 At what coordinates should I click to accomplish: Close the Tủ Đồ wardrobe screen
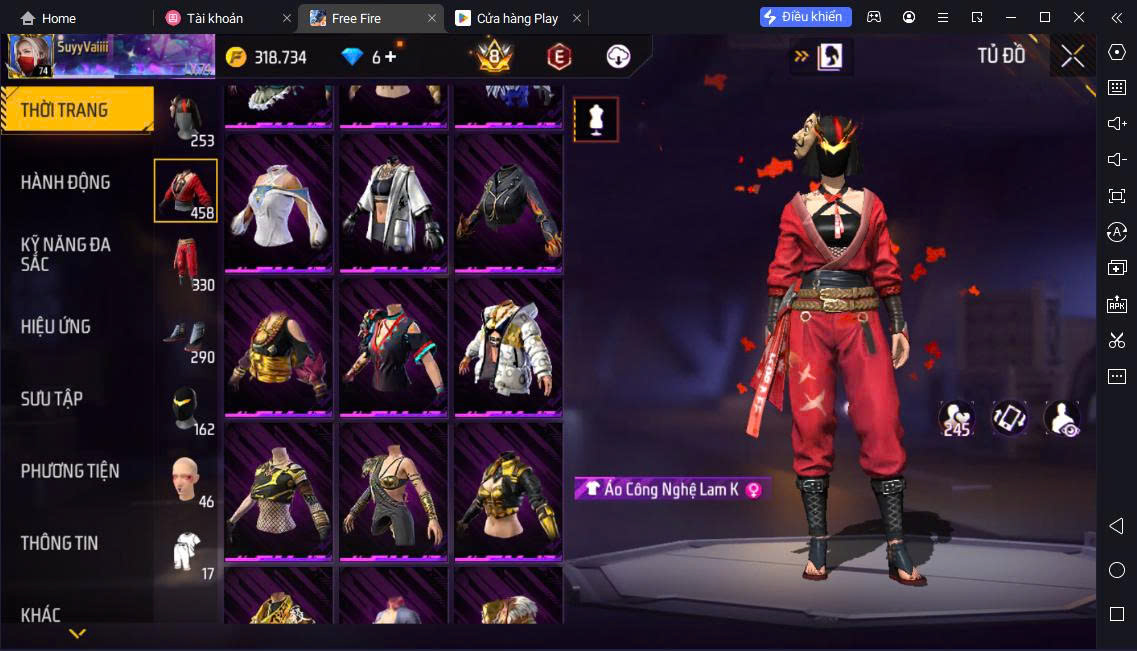point(1072,56)
